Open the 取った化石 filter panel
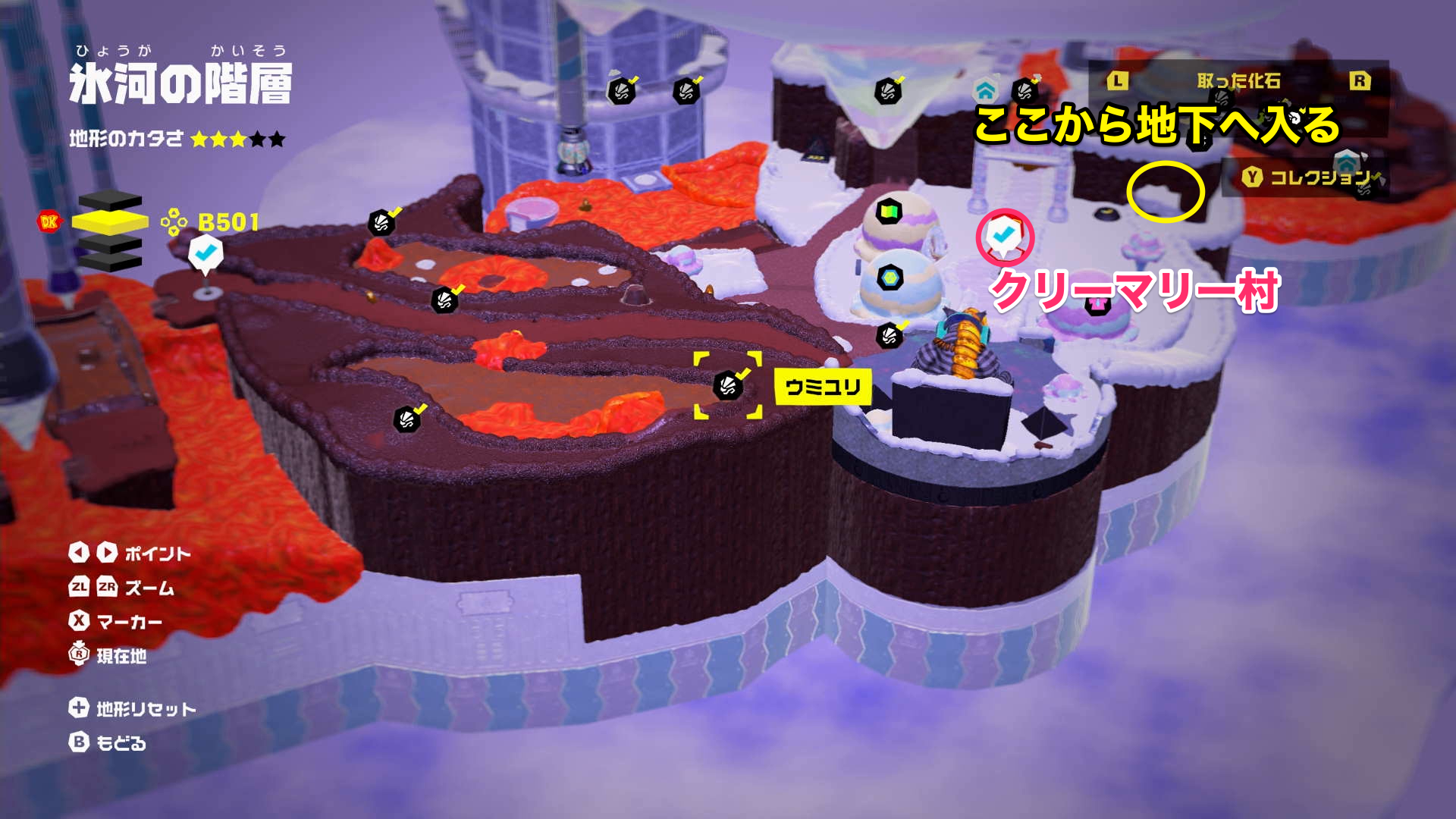This screenshot has height=819, width=1456. click(x=1238, y=81)
